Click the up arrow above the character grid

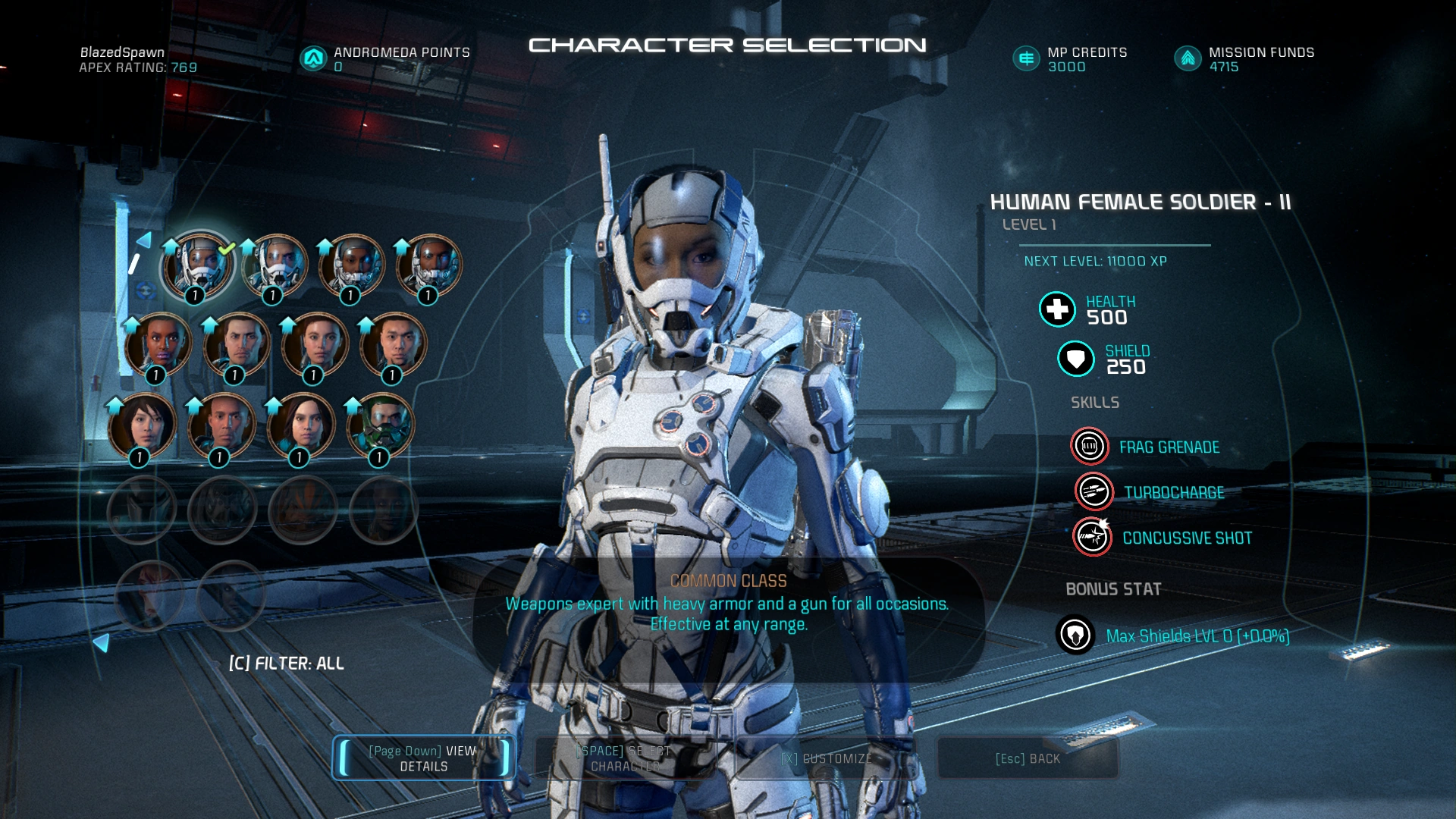pyautogui.click(x=143, y=241)
